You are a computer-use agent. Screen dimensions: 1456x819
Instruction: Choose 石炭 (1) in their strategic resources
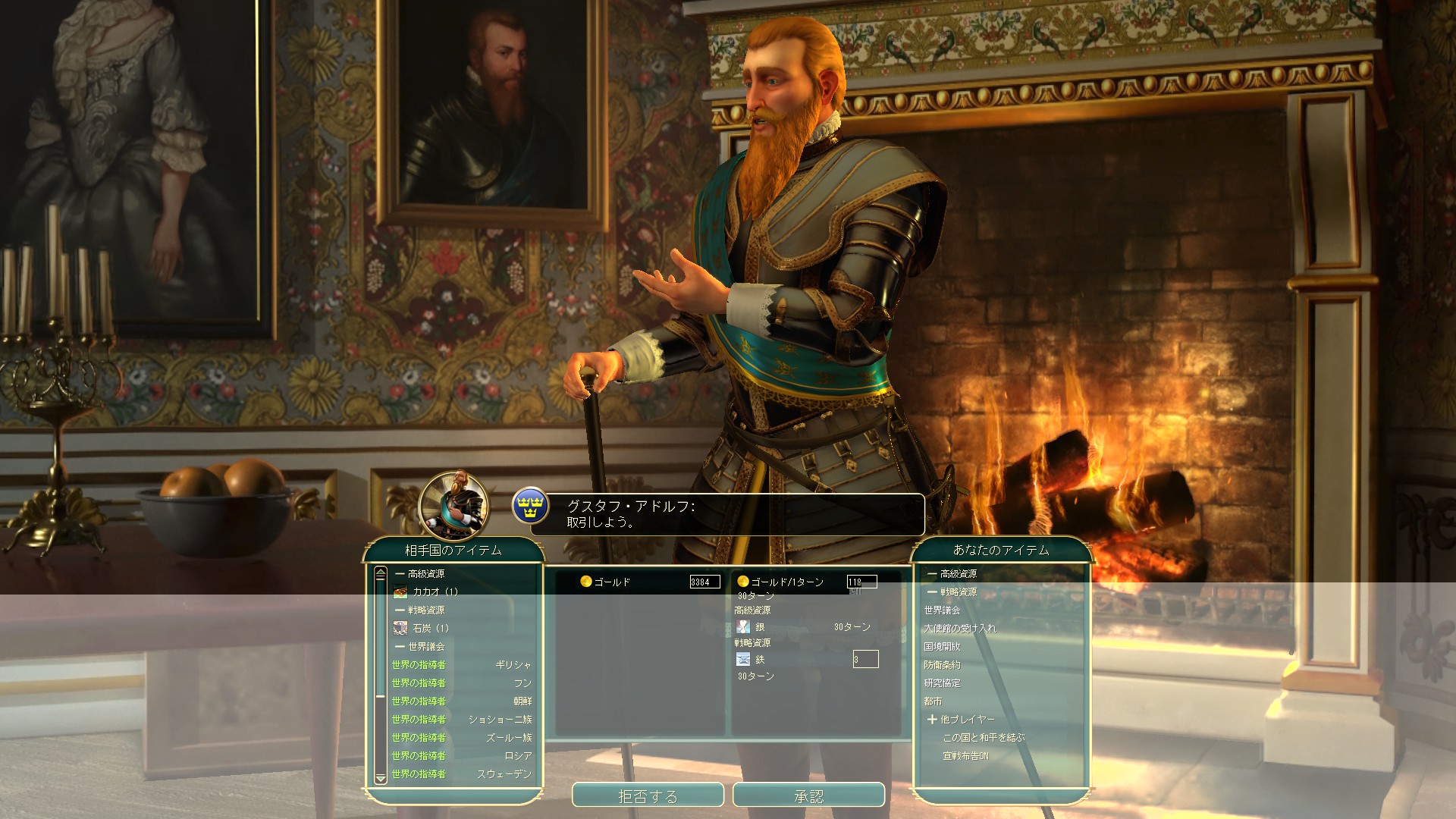(431, 628)
